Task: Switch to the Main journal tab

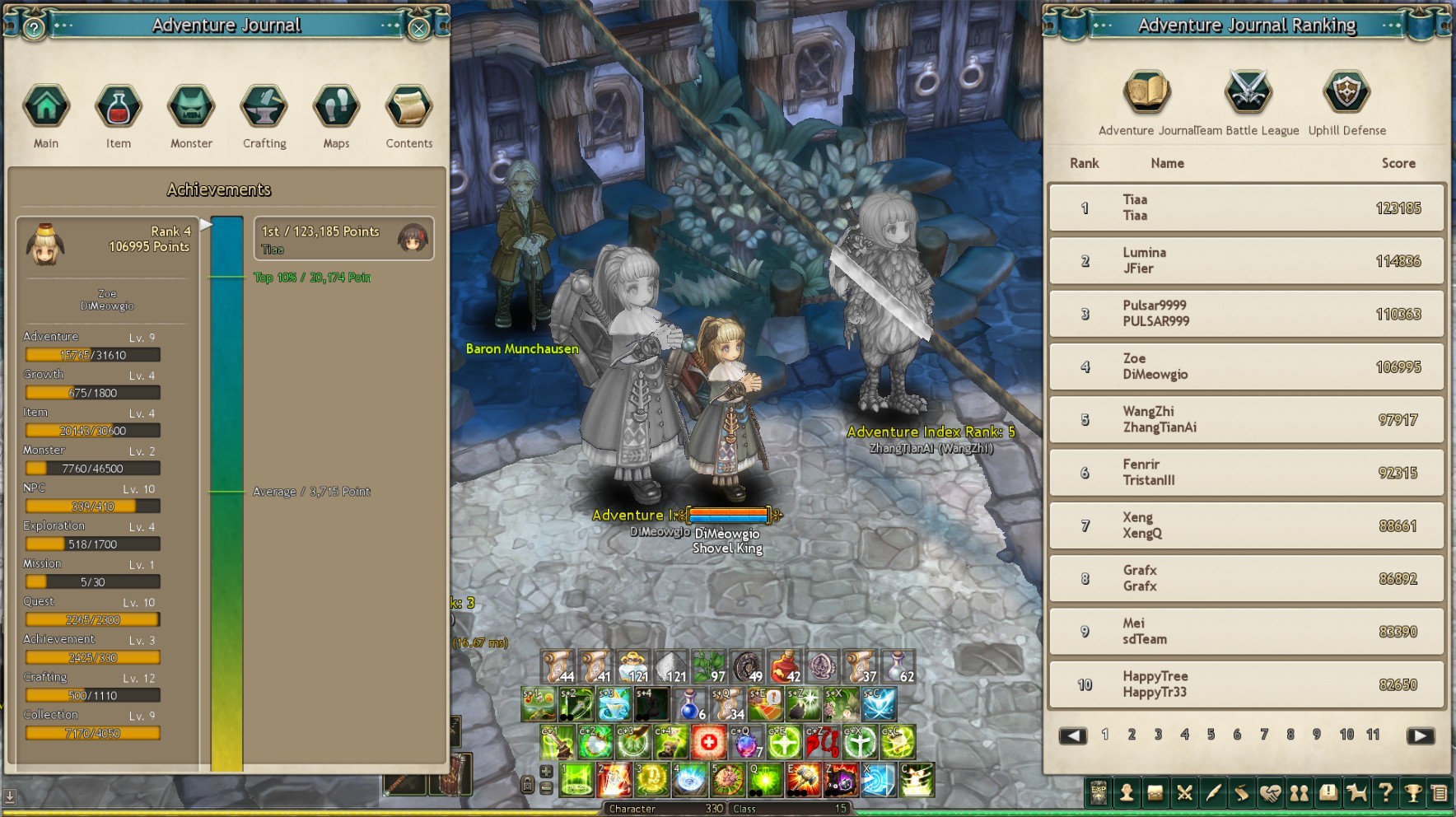Action: coord(46,106)
